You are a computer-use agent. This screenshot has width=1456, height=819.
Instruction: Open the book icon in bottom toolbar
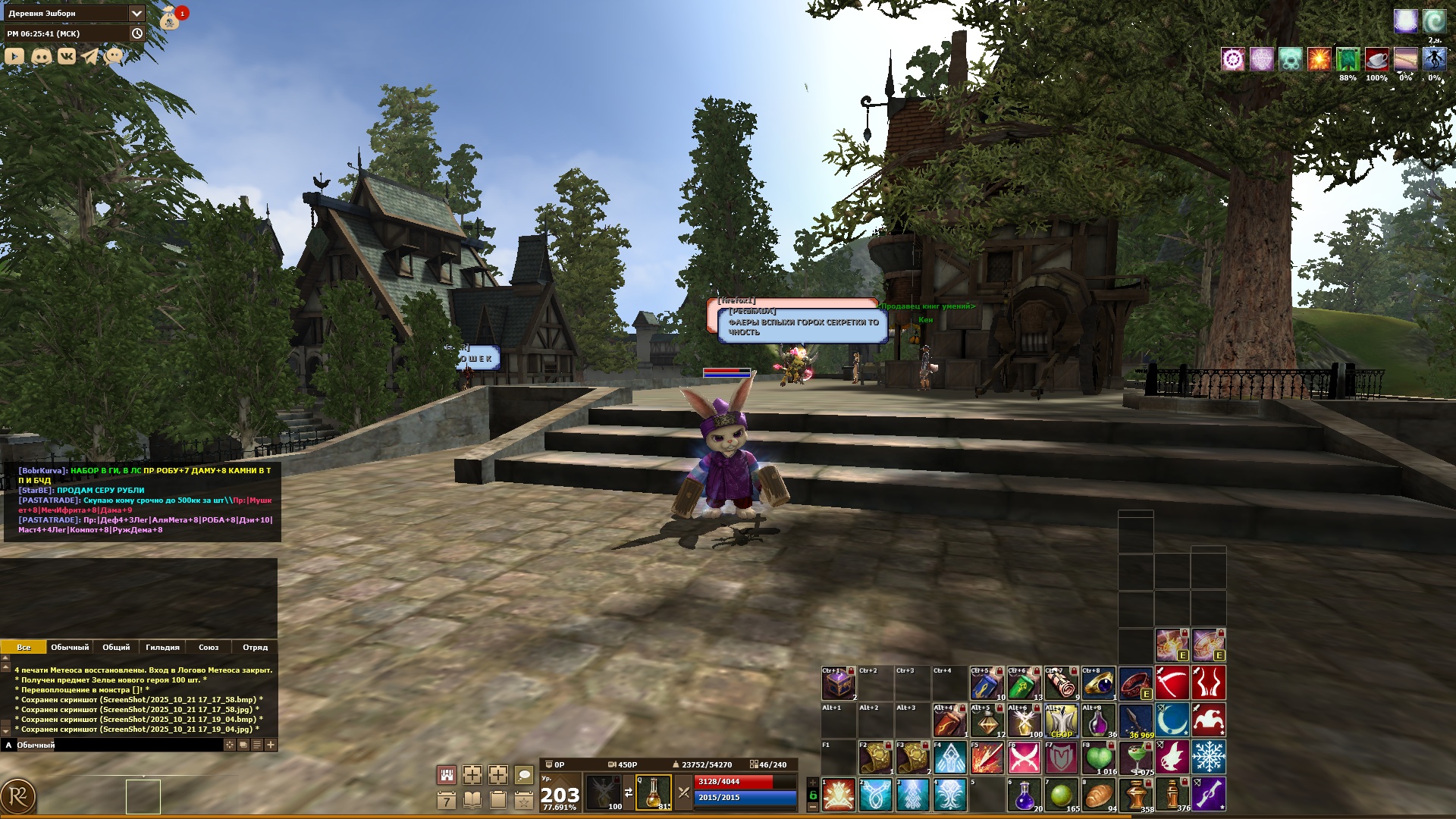(472, 800)
